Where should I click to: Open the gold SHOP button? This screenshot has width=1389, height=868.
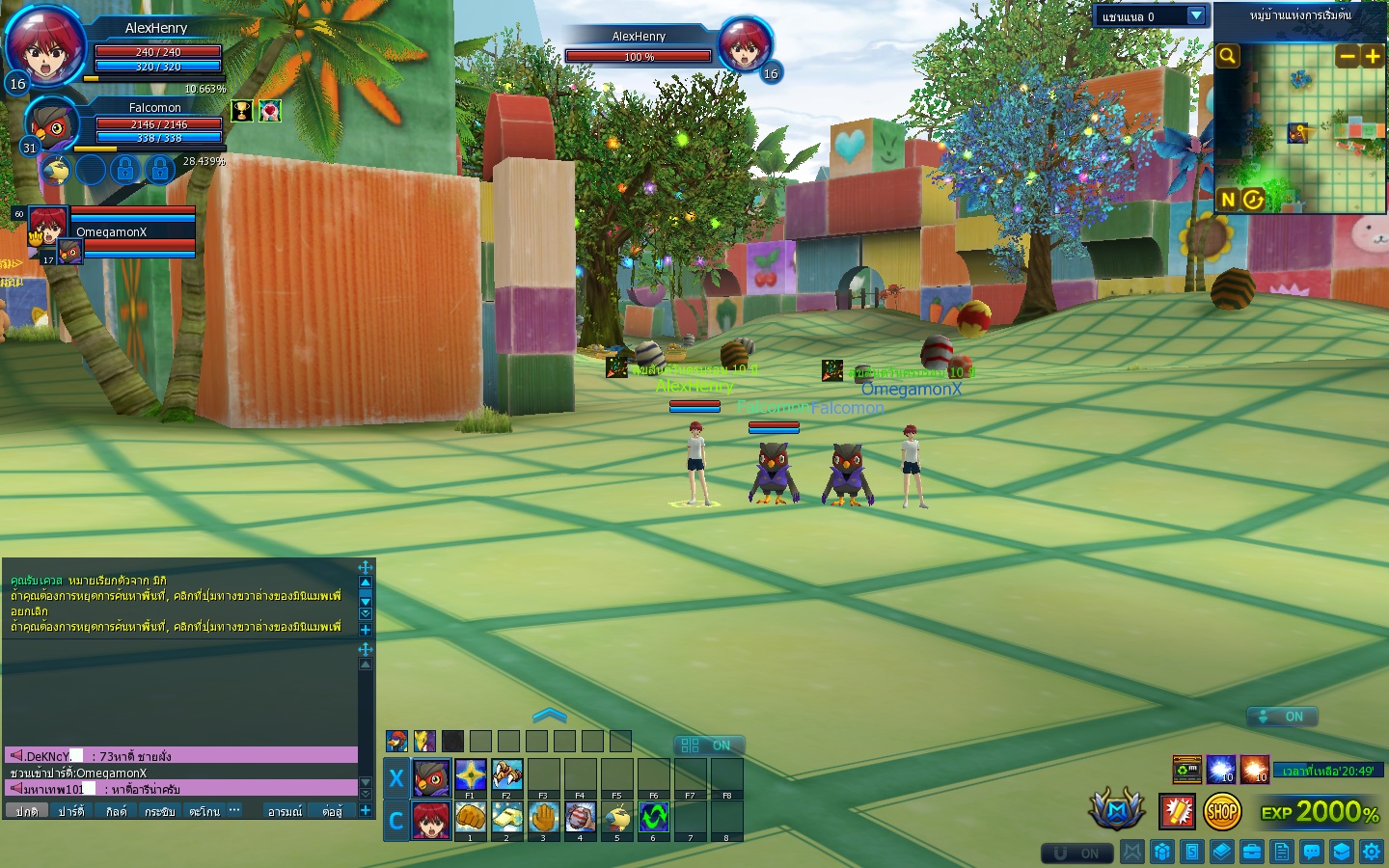pos(1222,811)
